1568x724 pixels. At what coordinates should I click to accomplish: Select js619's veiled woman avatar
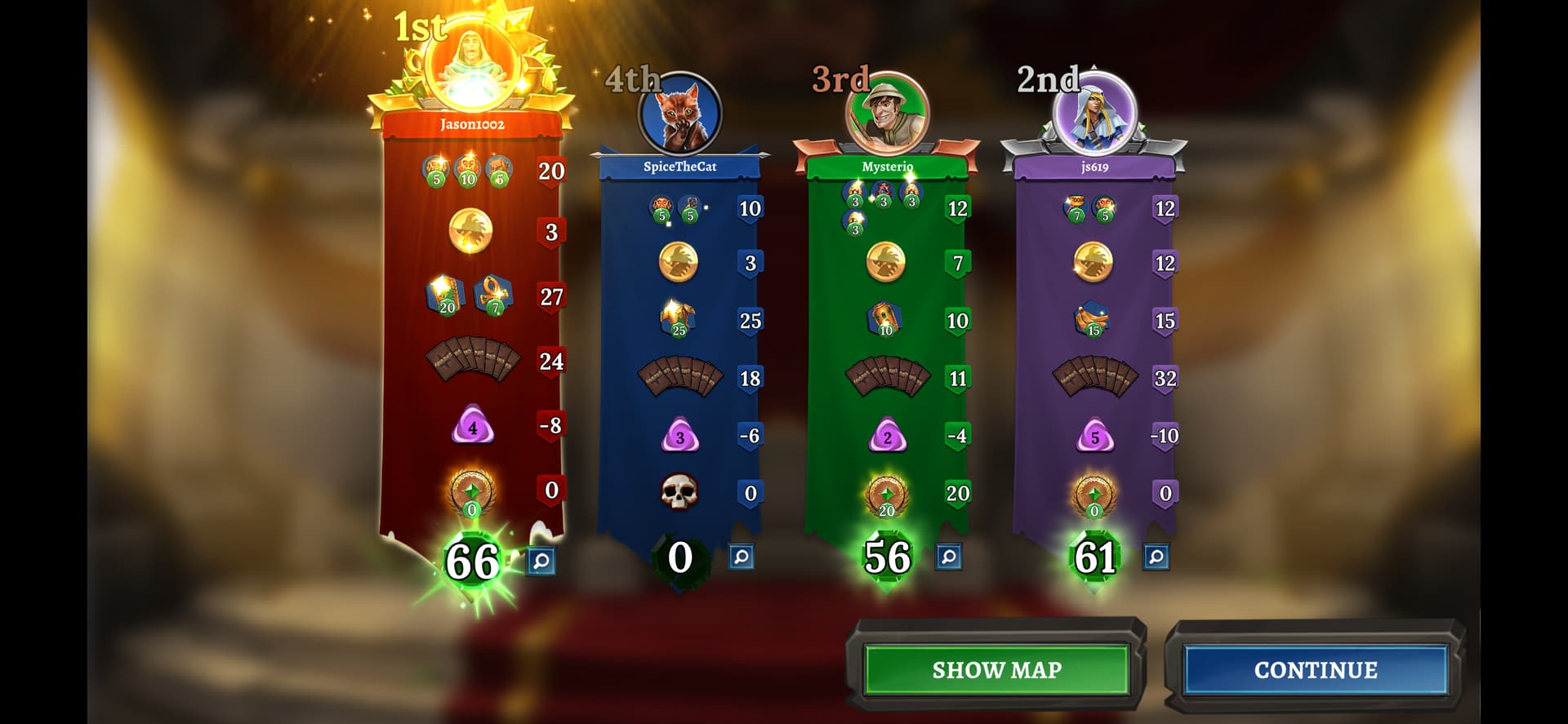point(1094,114)
